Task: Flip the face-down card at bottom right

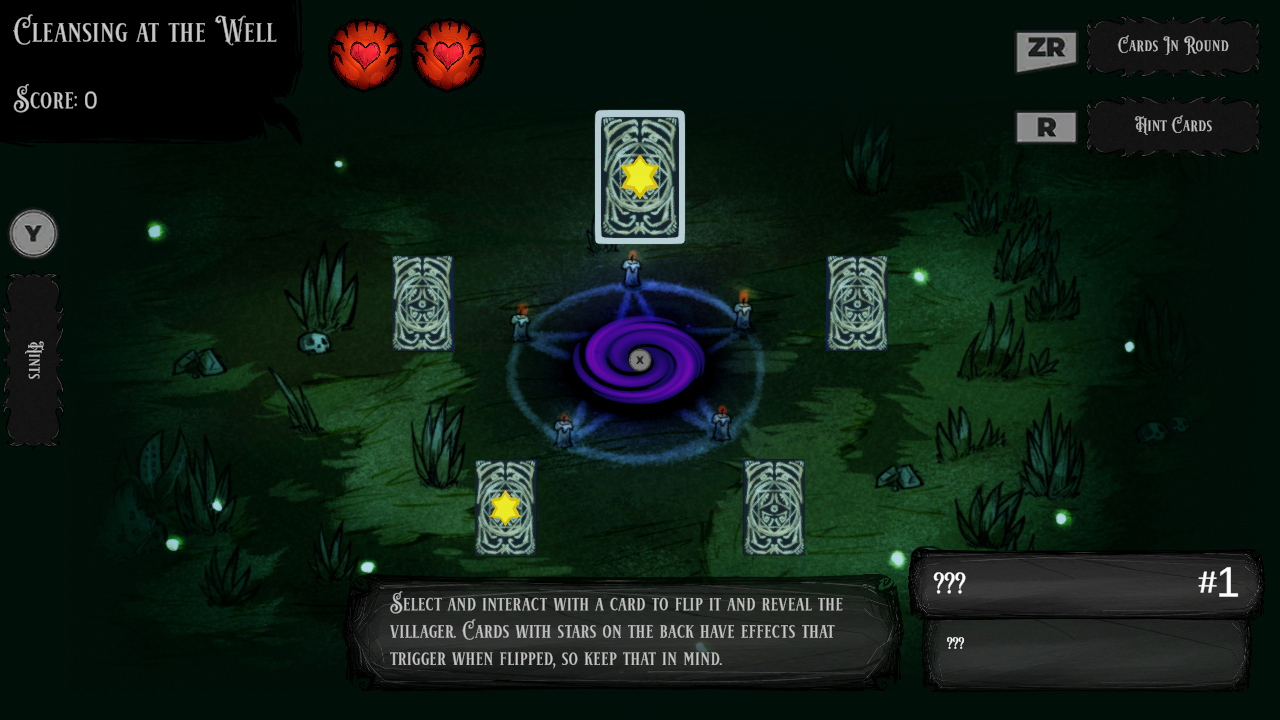Action: (x=775, y=508)
